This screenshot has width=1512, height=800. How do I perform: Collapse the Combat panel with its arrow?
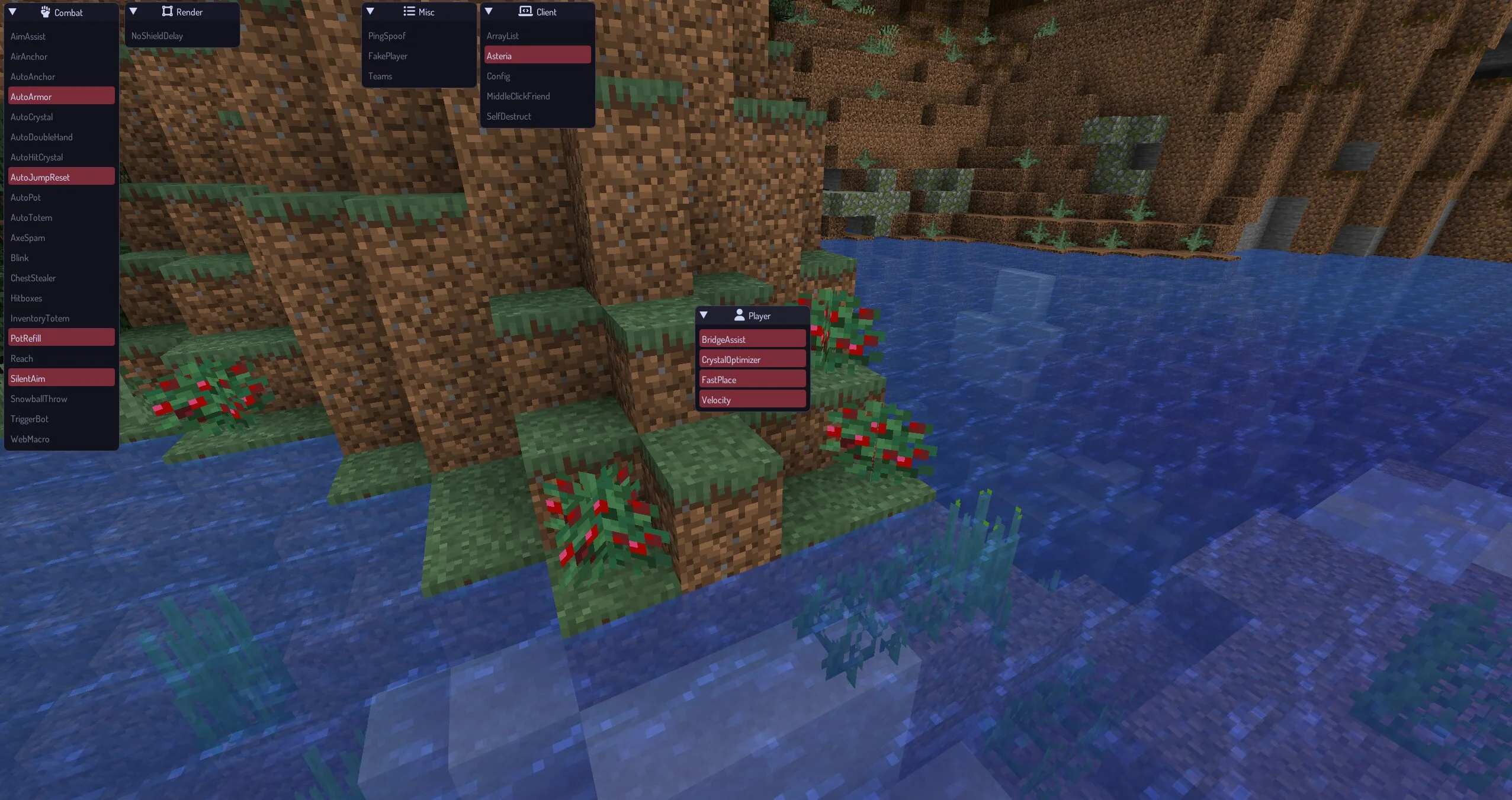[12, 12]
